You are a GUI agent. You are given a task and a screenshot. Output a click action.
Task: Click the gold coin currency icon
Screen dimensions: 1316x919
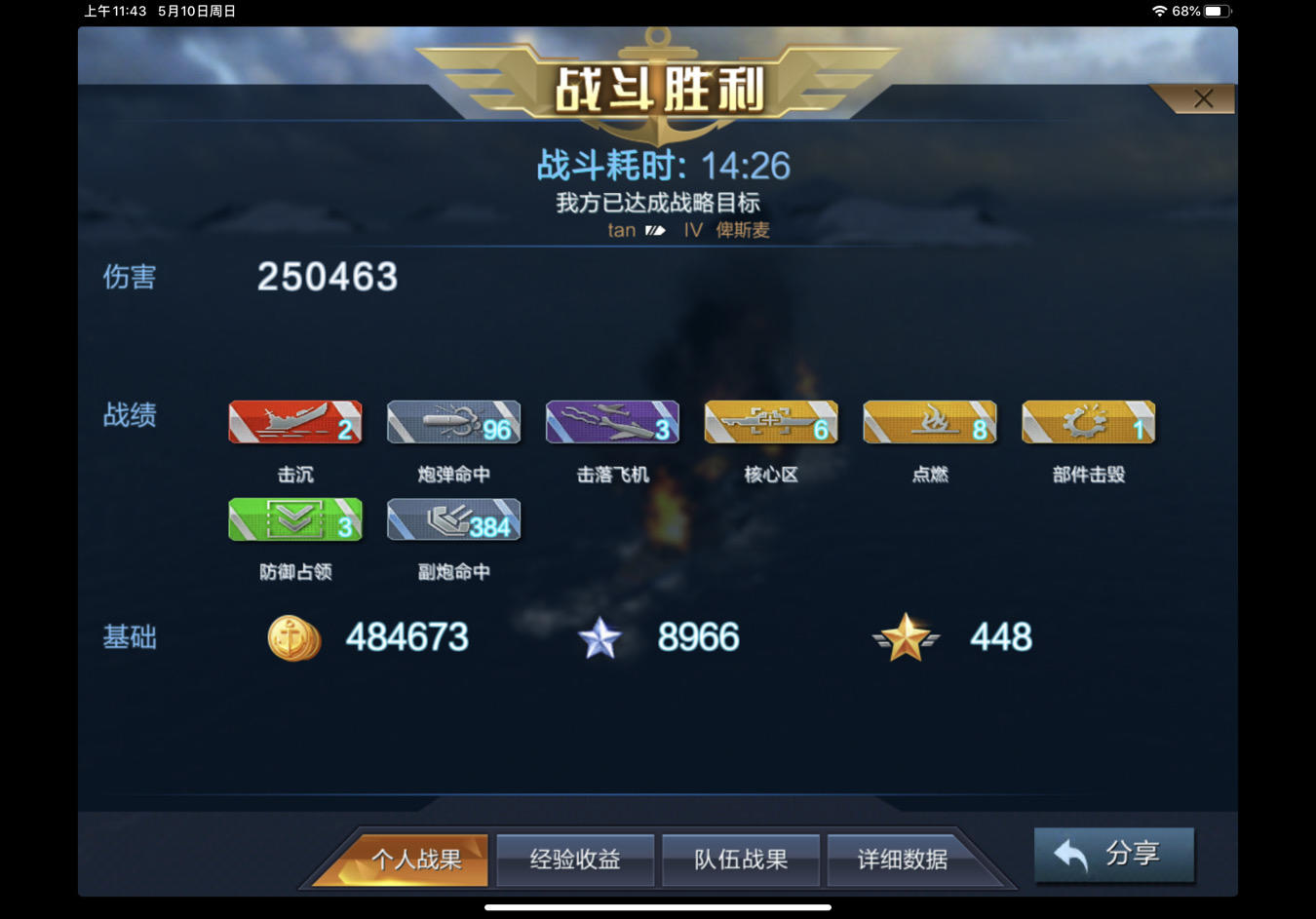(293, 637)
